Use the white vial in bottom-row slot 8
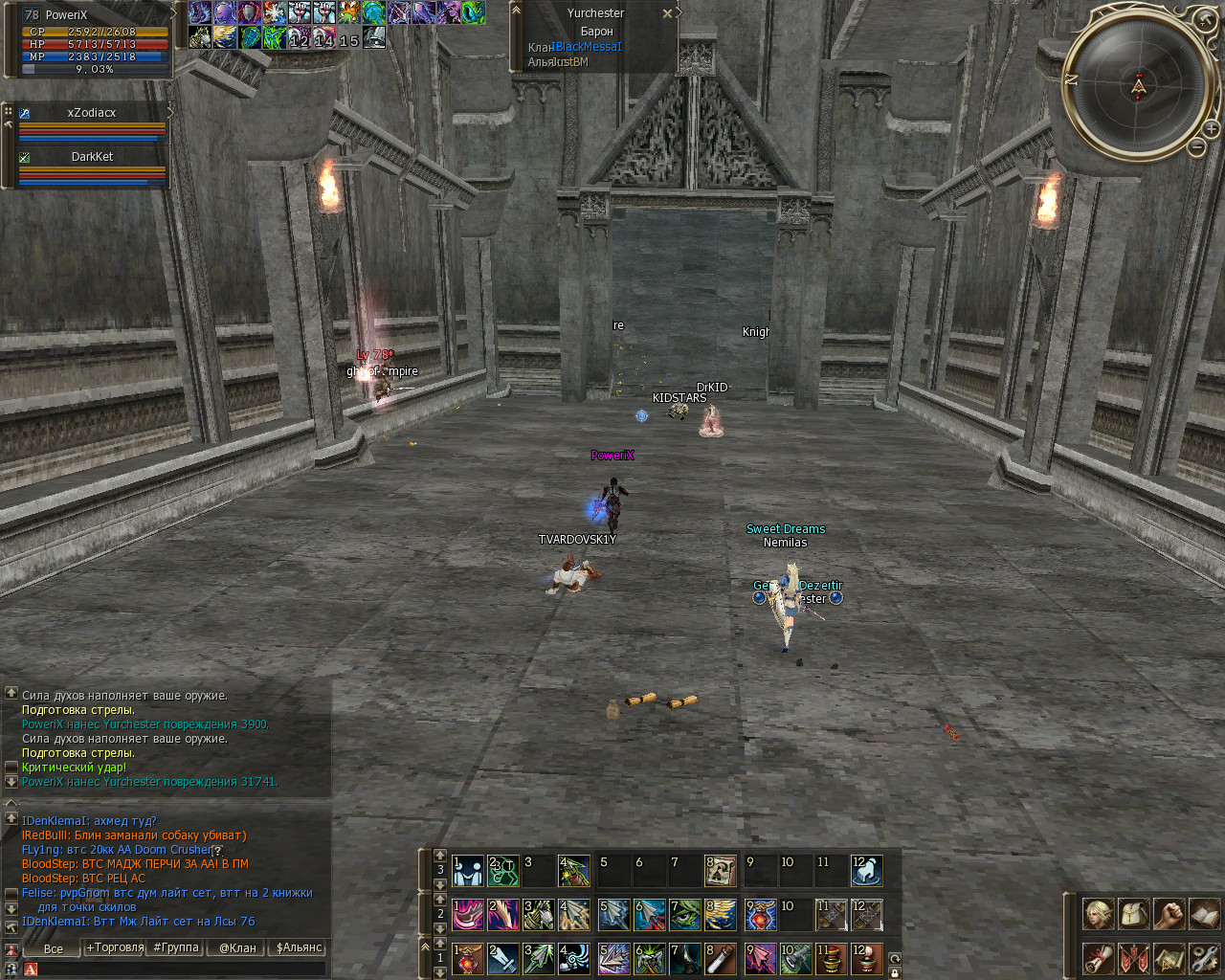Screen dimensions: 1225x980 click(x=720, y=958)
